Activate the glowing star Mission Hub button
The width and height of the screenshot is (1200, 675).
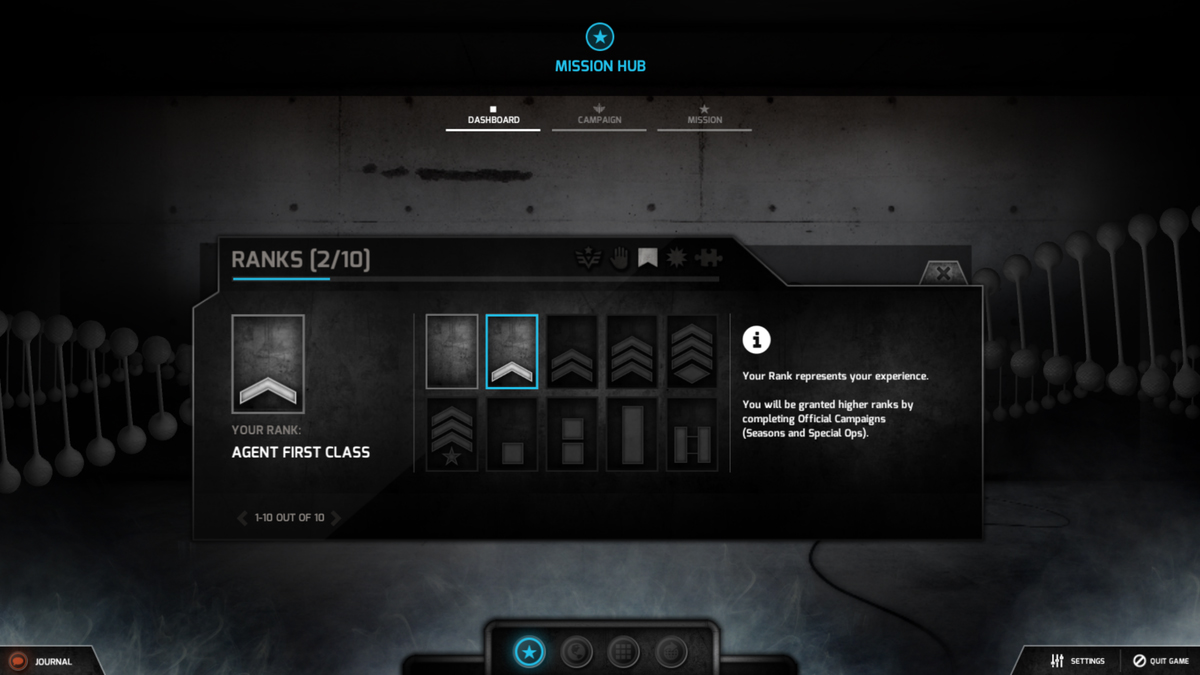529,653
